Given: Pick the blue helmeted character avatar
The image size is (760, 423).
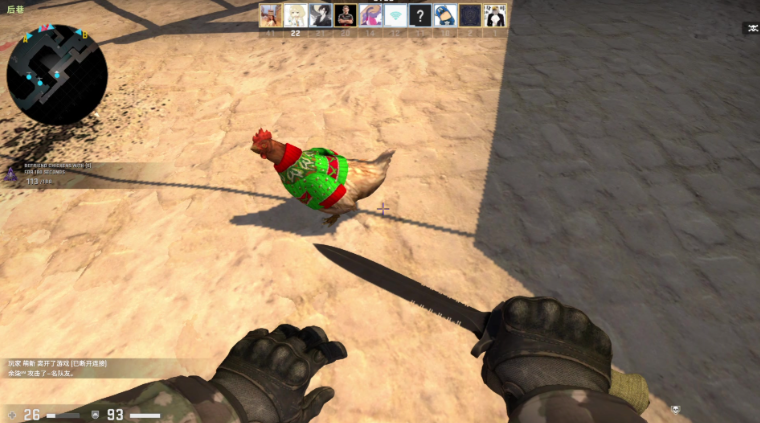Looking at the screenshot, I should click(446, 15).
